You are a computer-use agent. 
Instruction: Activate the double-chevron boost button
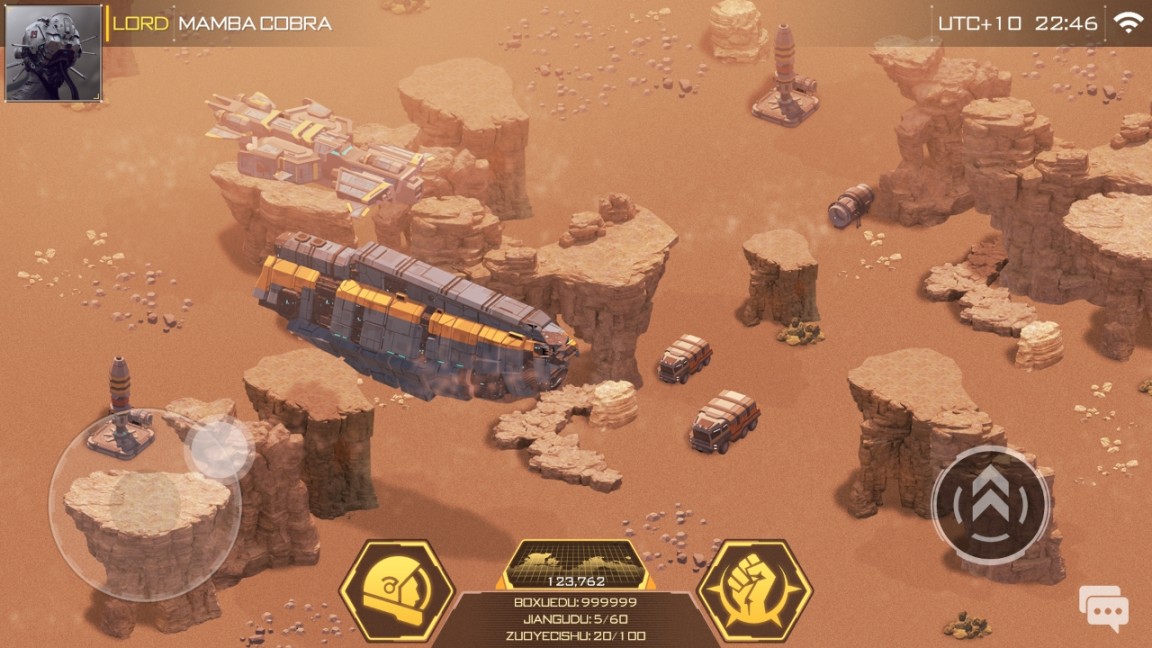[990, 503]
